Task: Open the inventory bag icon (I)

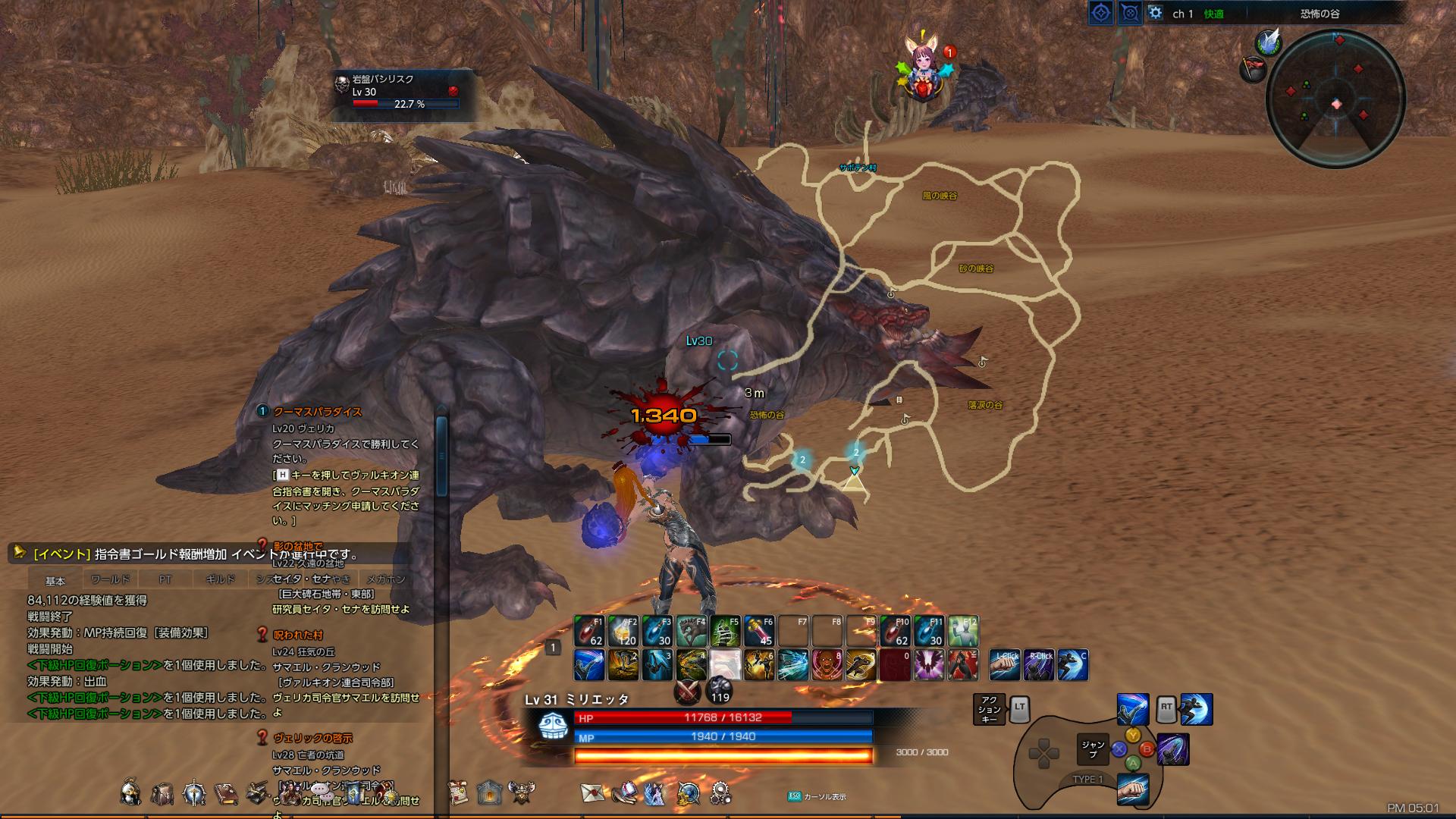Action: click(162, 794)
